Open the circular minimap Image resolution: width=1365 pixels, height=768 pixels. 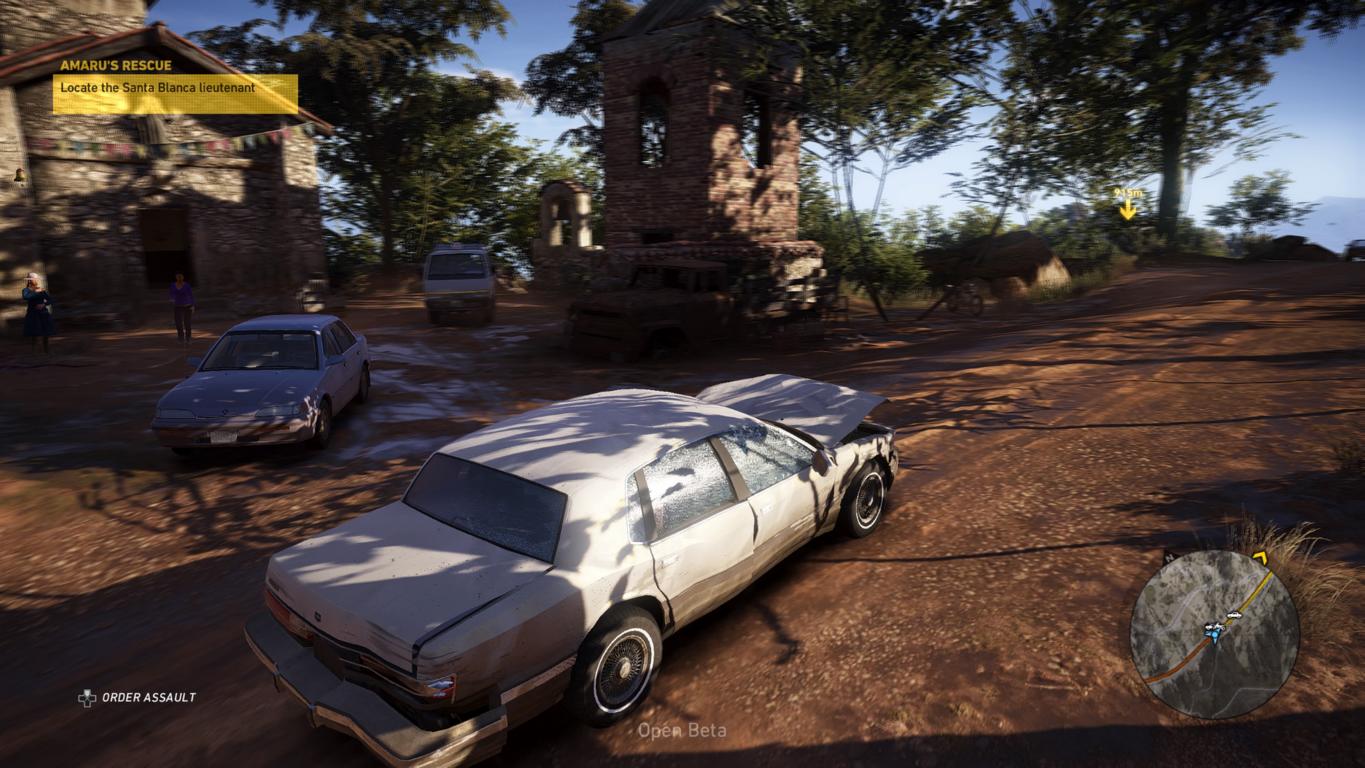click(x=1214, y=634)
